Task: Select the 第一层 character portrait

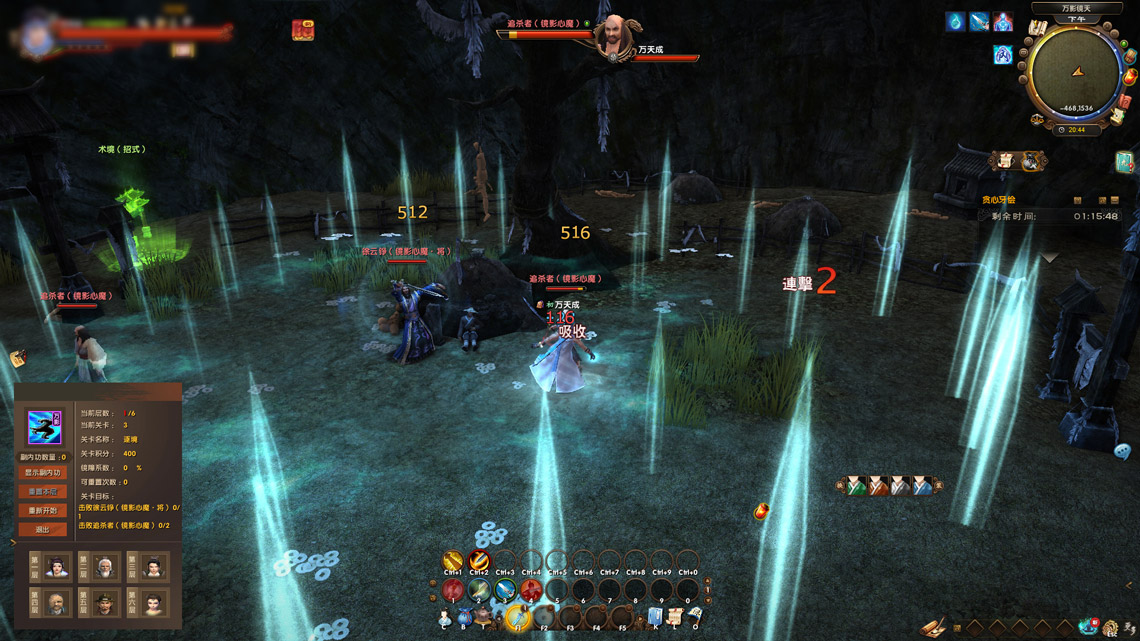Action: click(57, 567)
